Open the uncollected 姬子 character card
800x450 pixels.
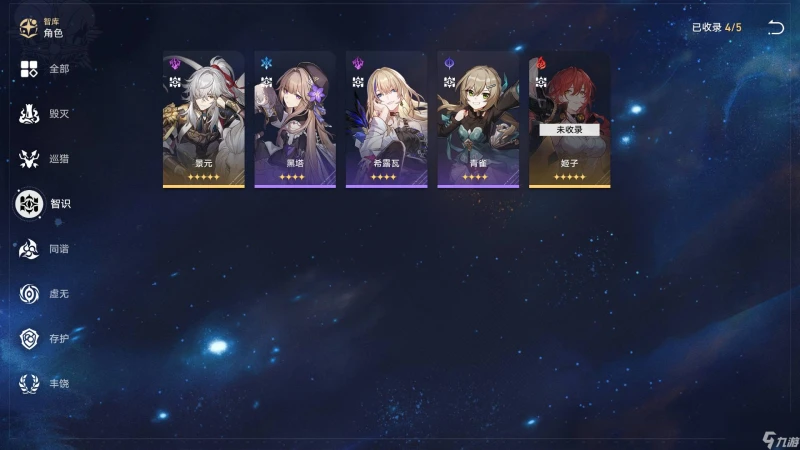569,120
